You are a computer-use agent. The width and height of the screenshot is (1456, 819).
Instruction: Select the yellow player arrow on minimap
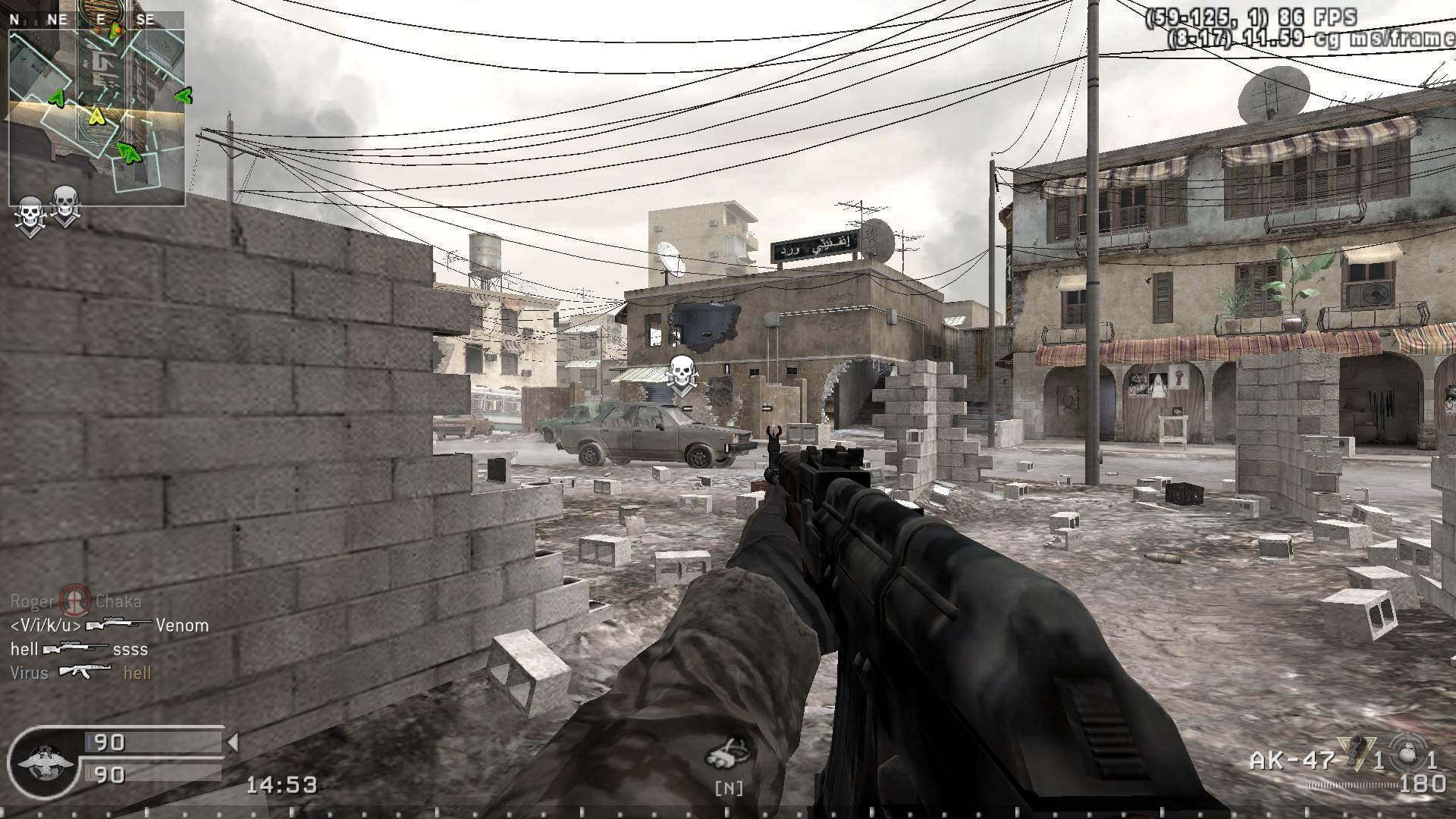pyautogui.click(x=96, y=116)
